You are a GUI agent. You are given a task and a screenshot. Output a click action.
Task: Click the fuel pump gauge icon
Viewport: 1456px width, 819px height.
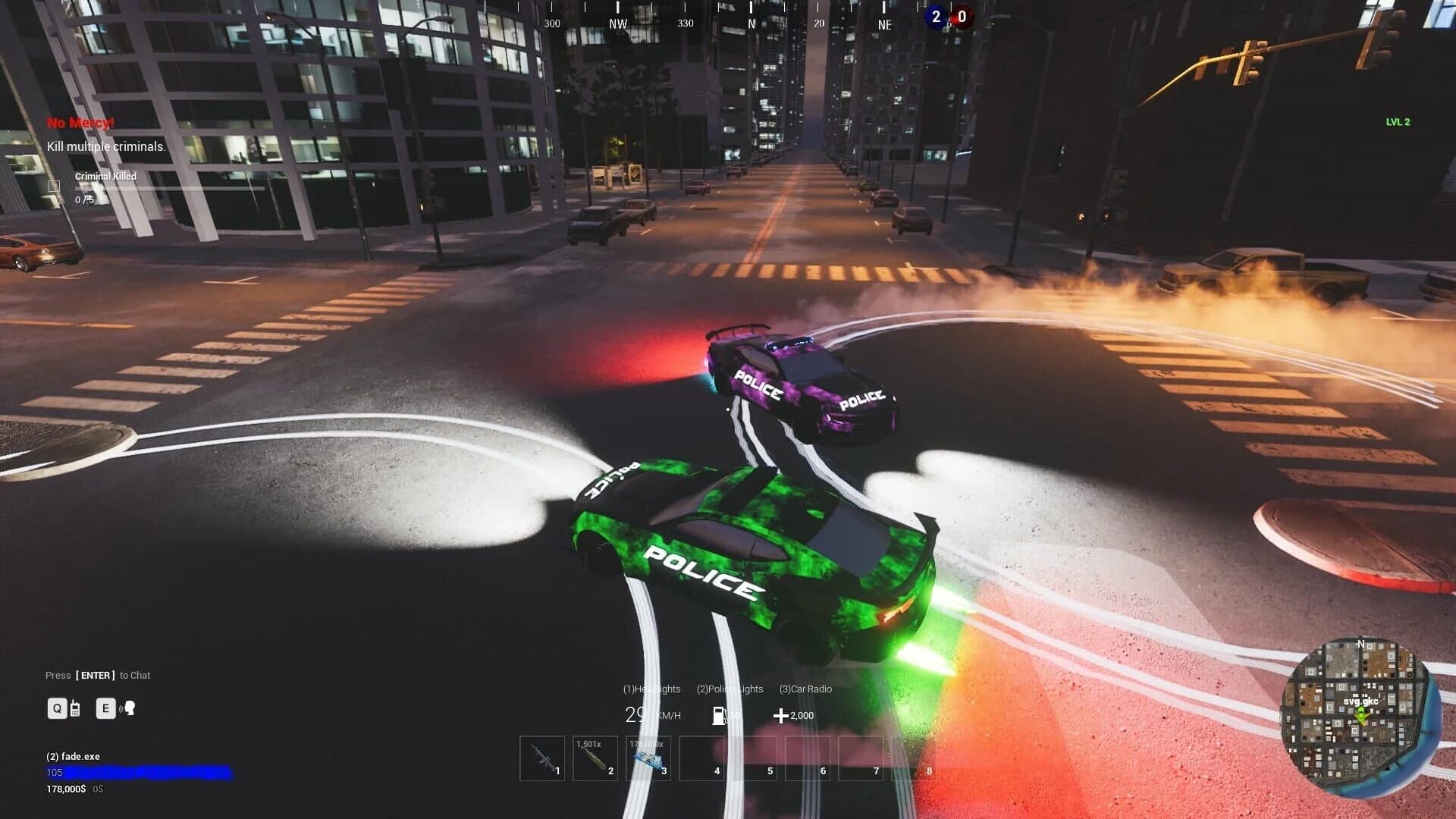pyautogui.click(x=720, y=715)
